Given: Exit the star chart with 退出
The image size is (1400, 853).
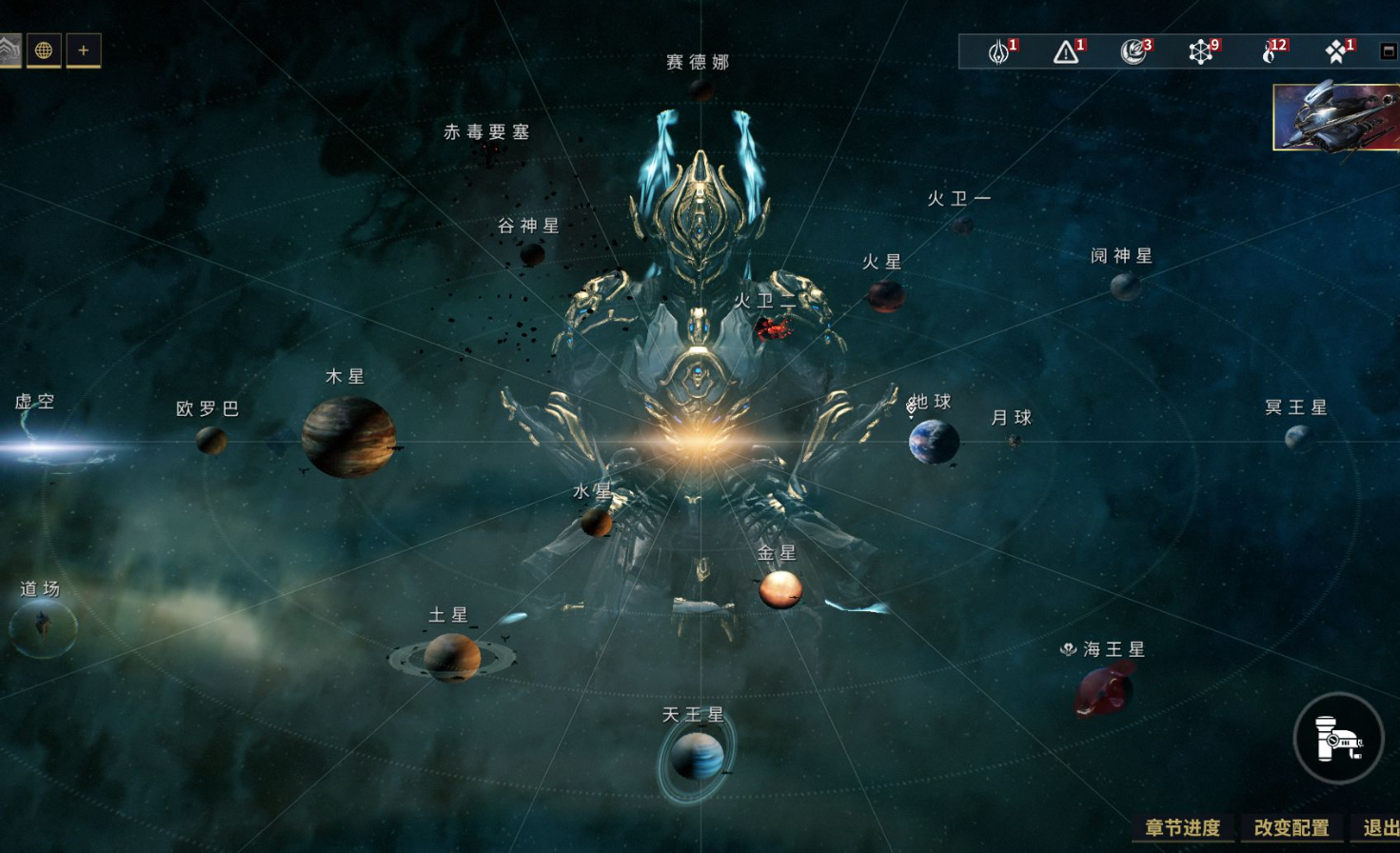Looking at the screenshot, I should pyautogui.click(x=1379, y=827).
